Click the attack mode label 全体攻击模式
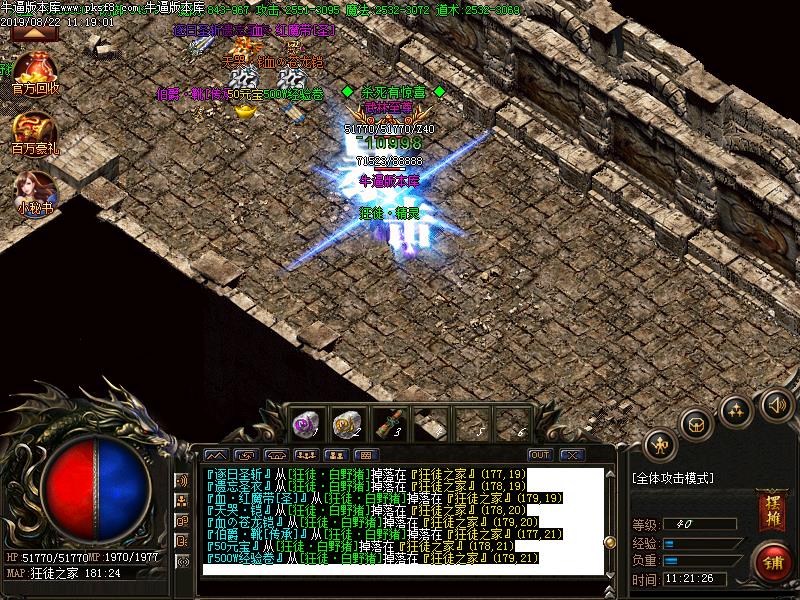 click(673, 479)
